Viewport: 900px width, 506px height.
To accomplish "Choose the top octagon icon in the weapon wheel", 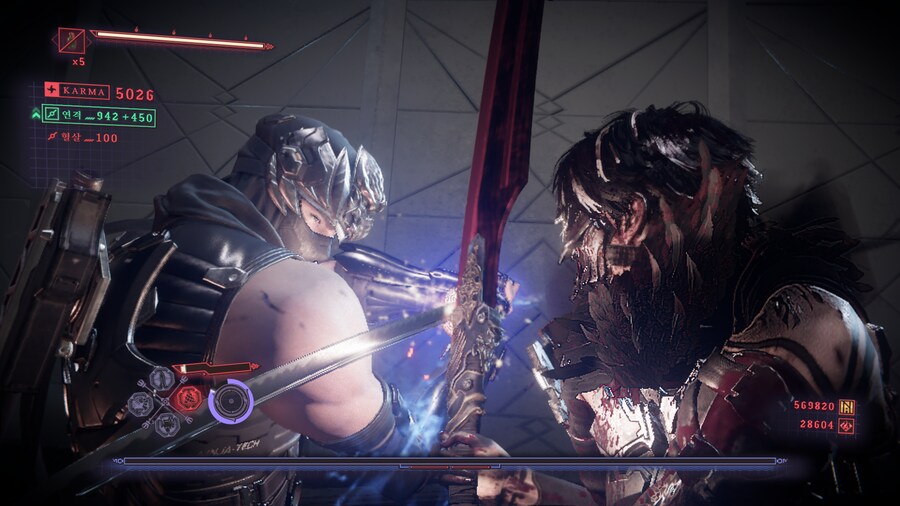I will click(x=163, y=378).
